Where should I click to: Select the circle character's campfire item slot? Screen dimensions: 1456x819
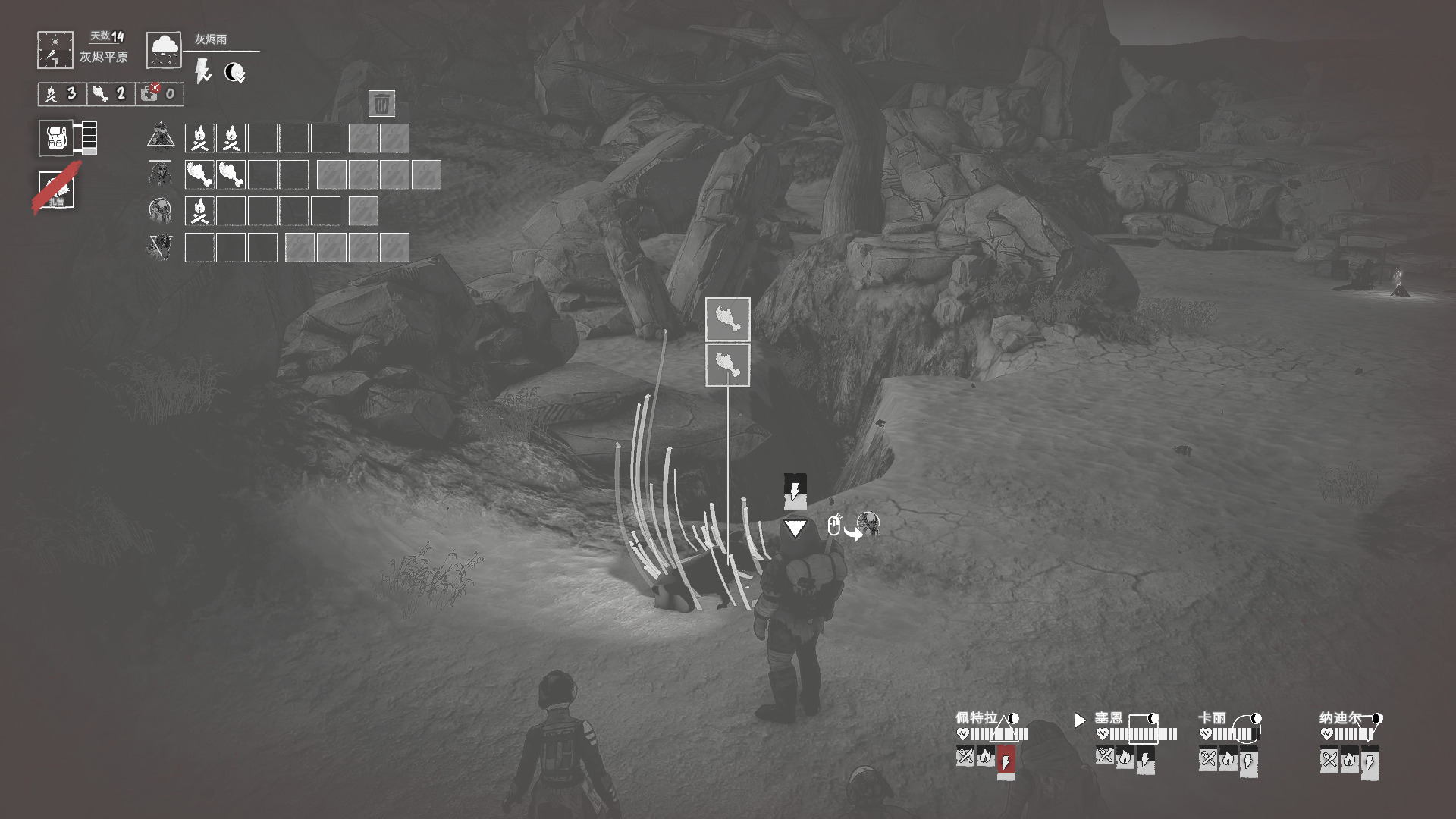point(199,211)
